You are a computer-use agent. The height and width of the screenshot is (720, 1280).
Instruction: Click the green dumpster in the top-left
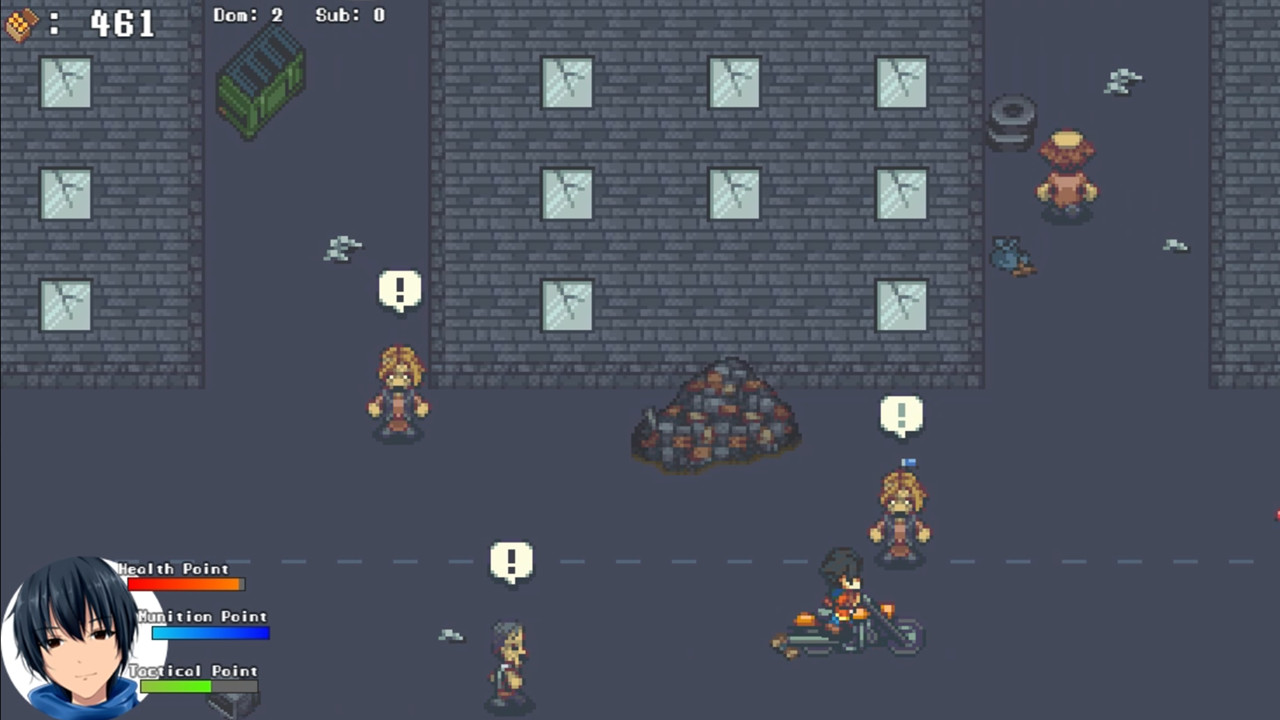262,82
